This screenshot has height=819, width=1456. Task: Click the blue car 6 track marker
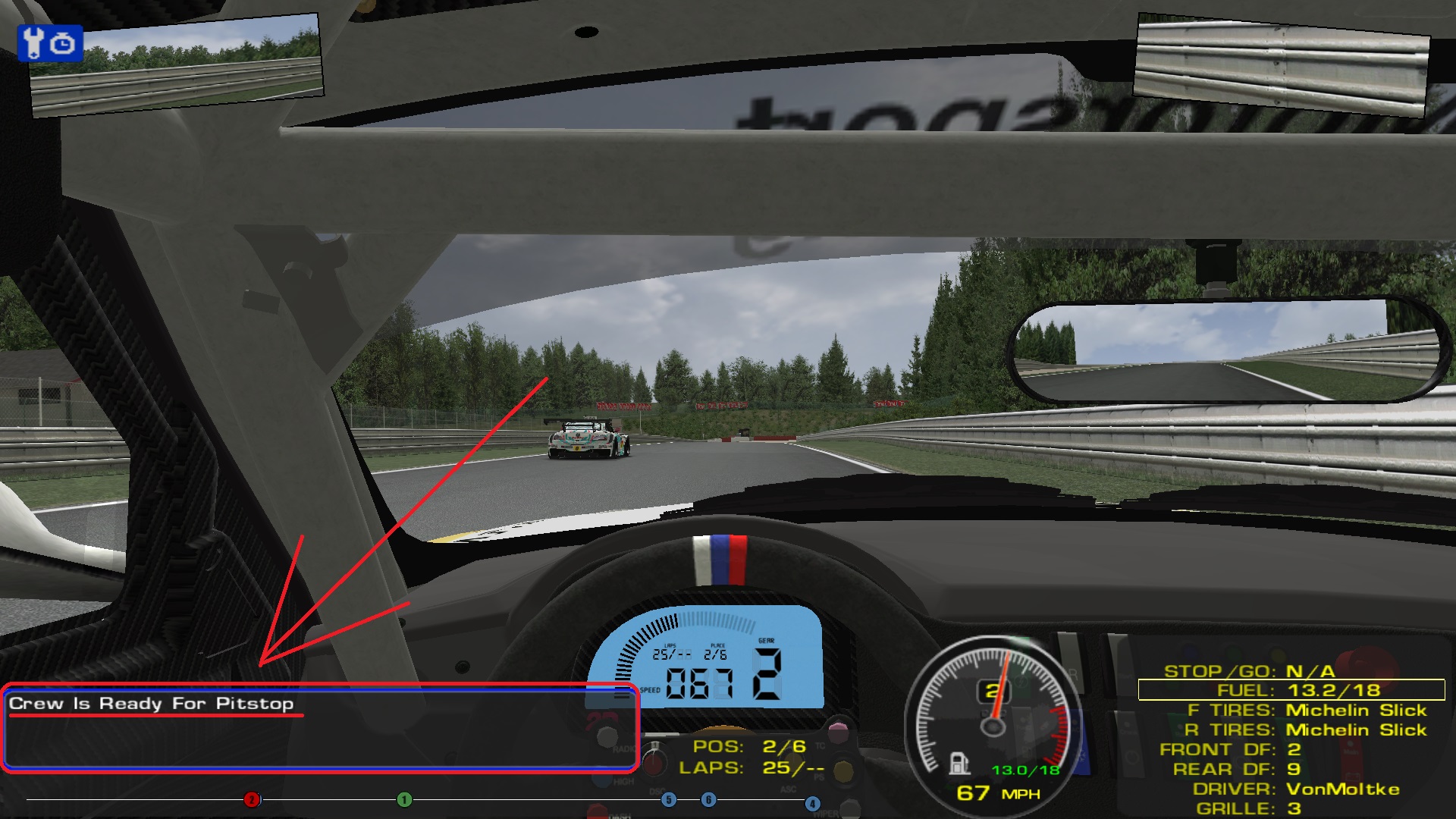click(708, 799)
